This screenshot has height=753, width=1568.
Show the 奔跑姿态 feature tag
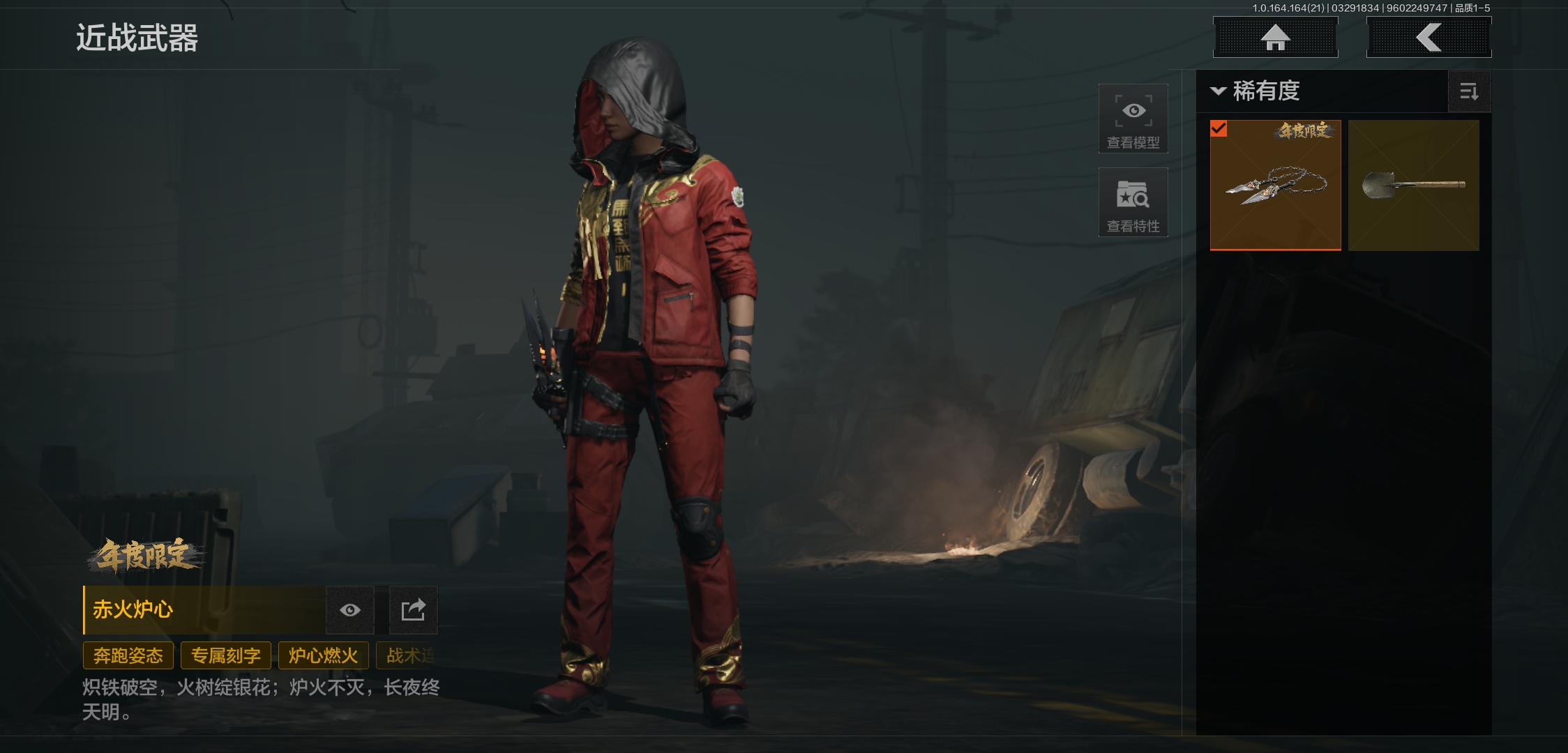pyautogui.click(x=128, y=655)
